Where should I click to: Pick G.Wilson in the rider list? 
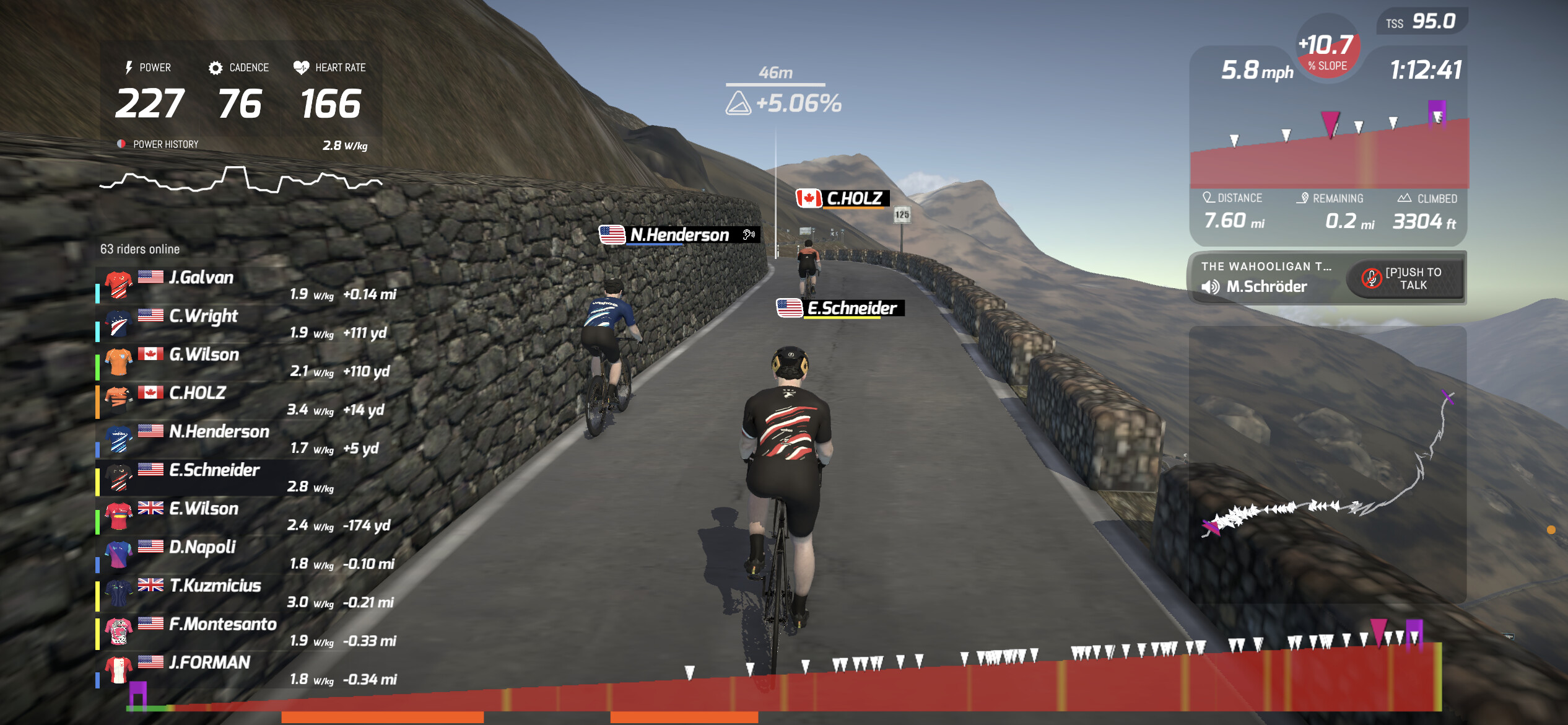click(x=248, y=362)
